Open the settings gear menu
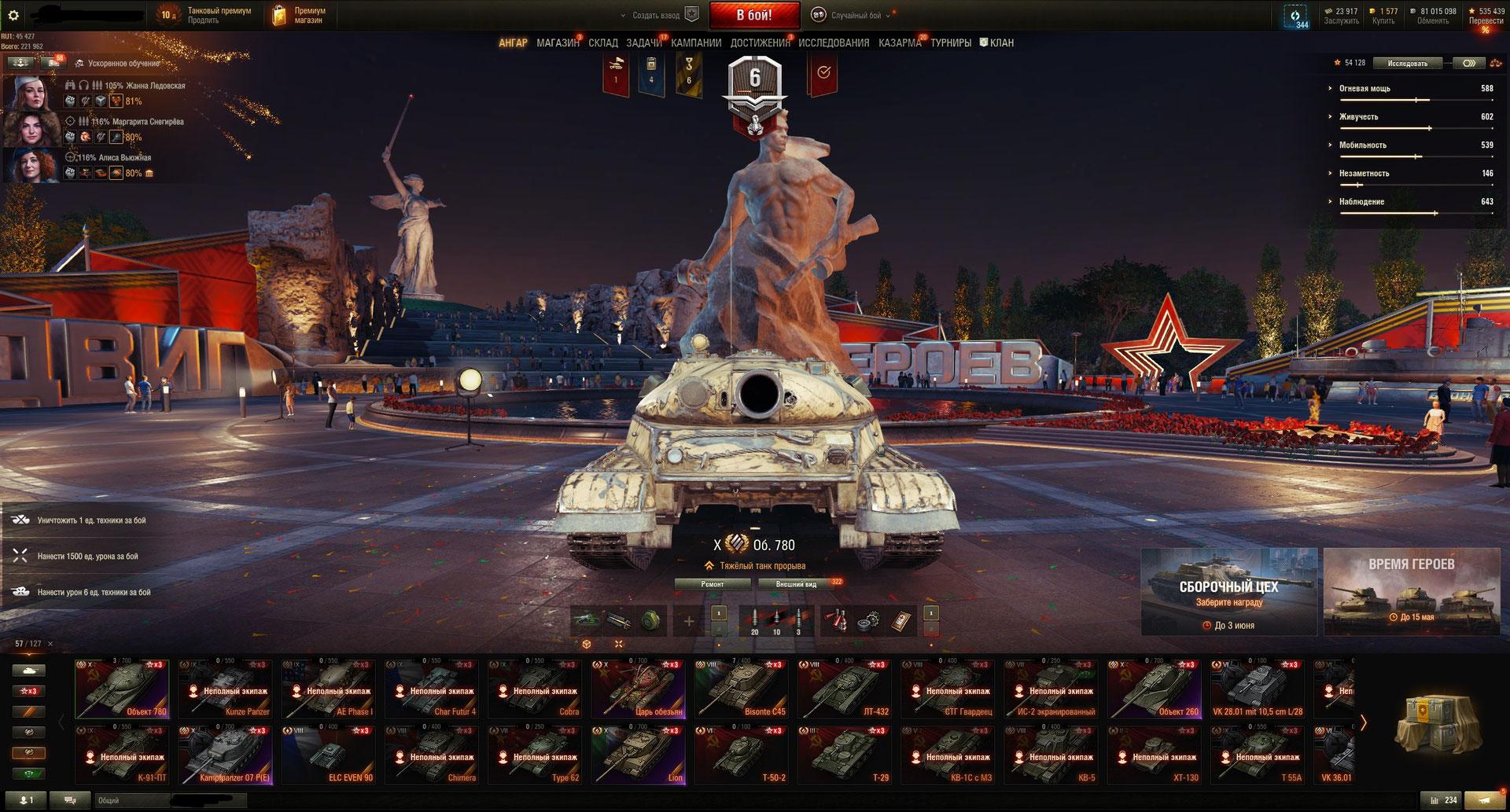 [x=13, y=15]
